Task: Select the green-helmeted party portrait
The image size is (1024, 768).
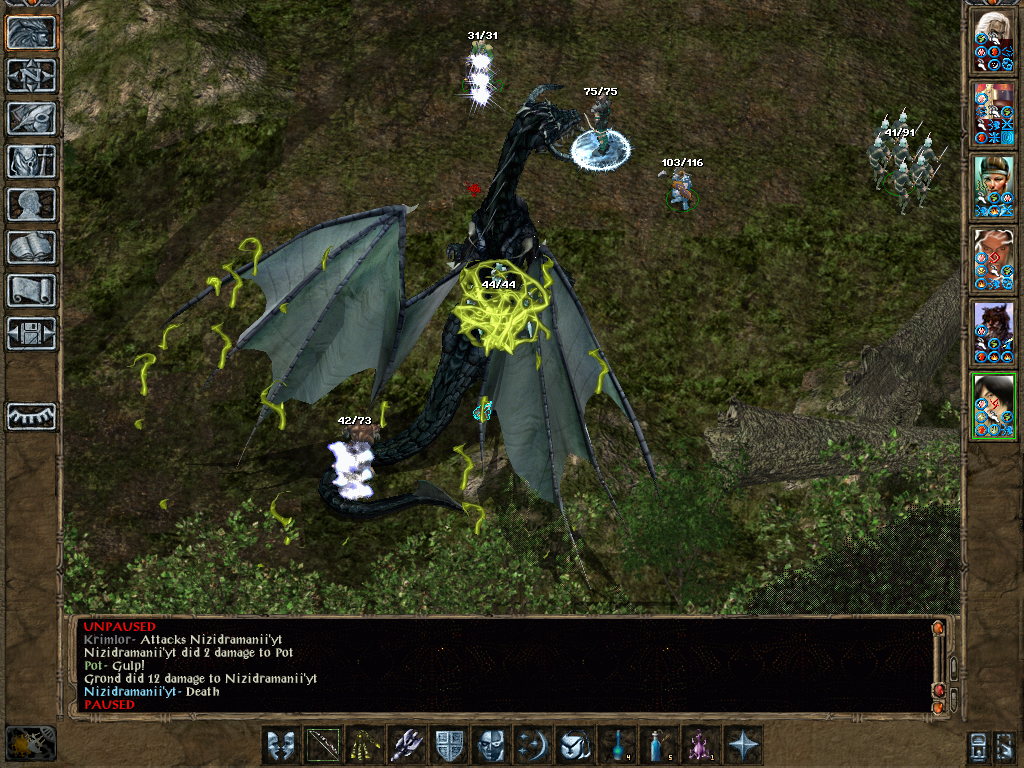Action: pyautogui.click(x=994, y=185)
